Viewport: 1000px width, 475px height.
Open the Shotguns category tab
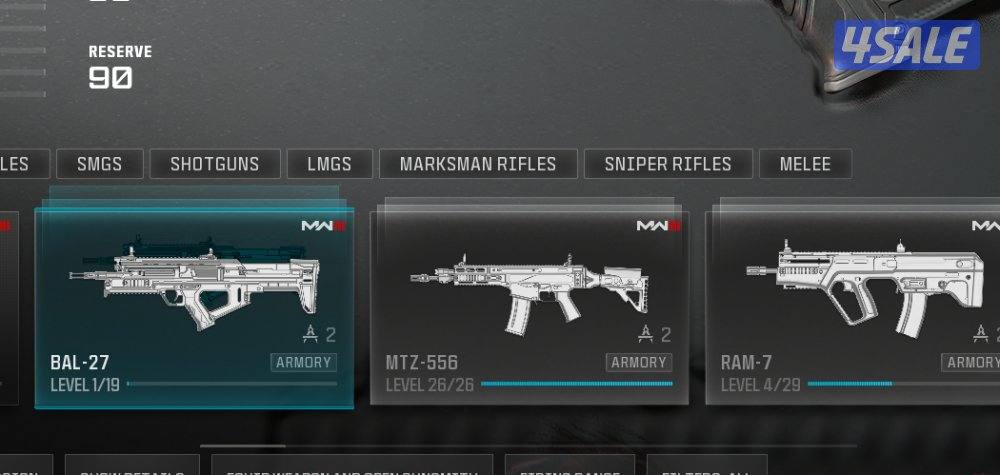214,164
